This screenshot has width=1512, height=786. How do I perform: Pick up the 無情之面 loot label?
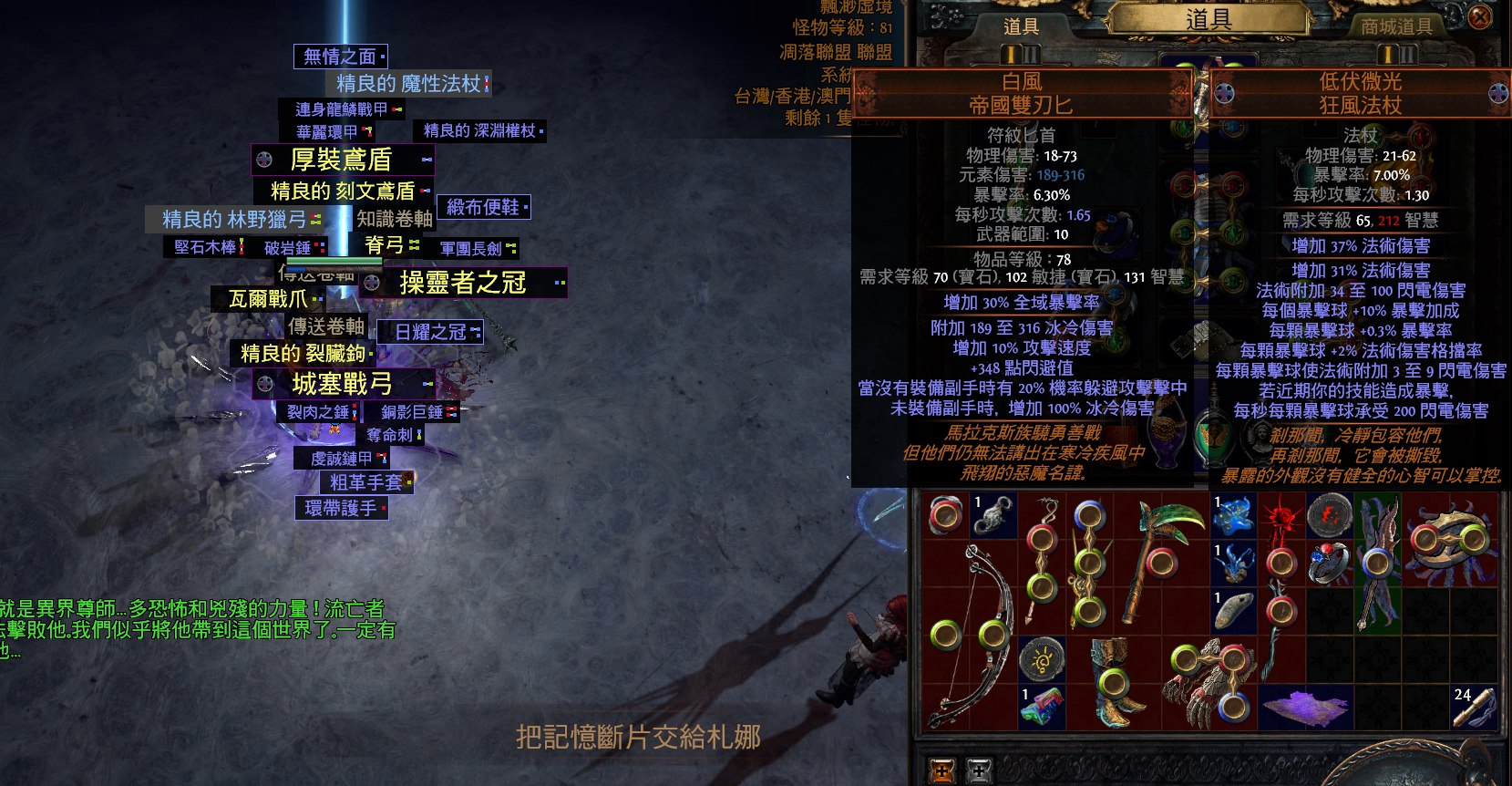[339, 57]
